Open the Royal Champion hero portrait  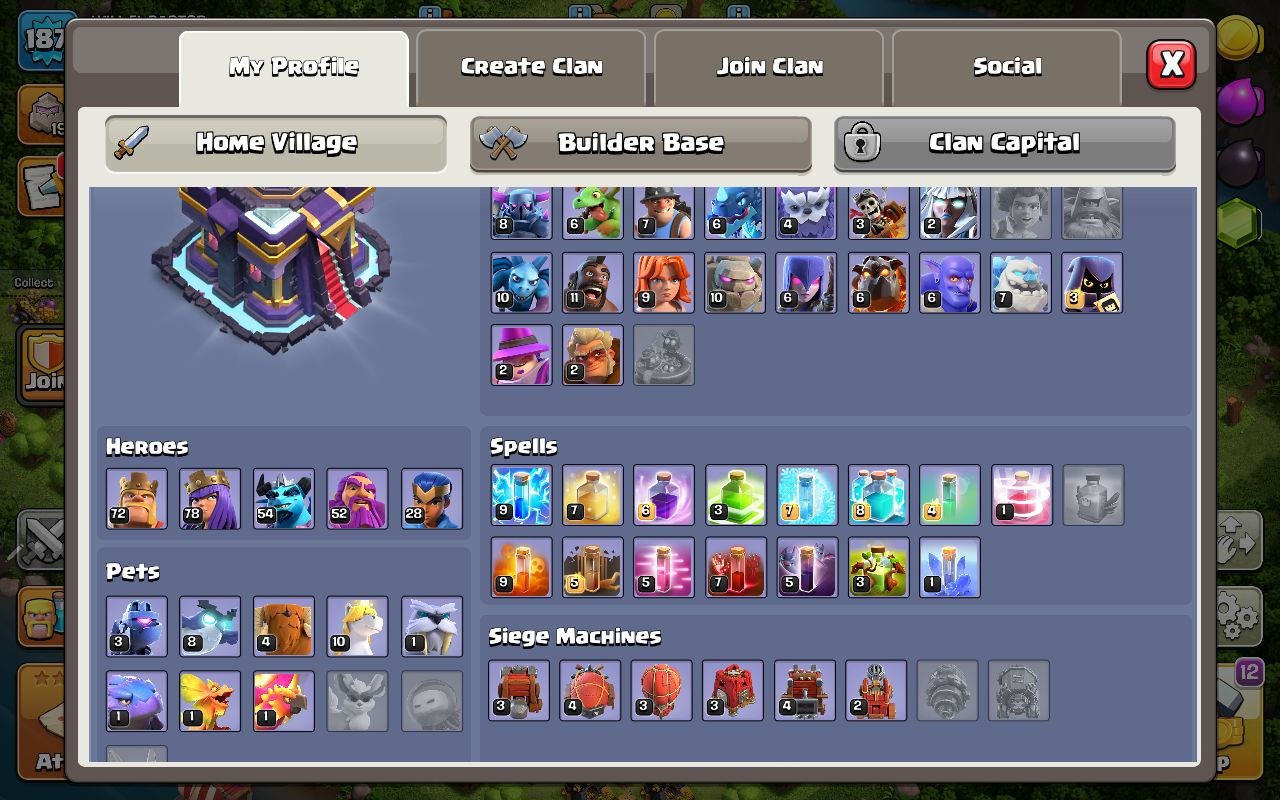(x=432, y=497)
